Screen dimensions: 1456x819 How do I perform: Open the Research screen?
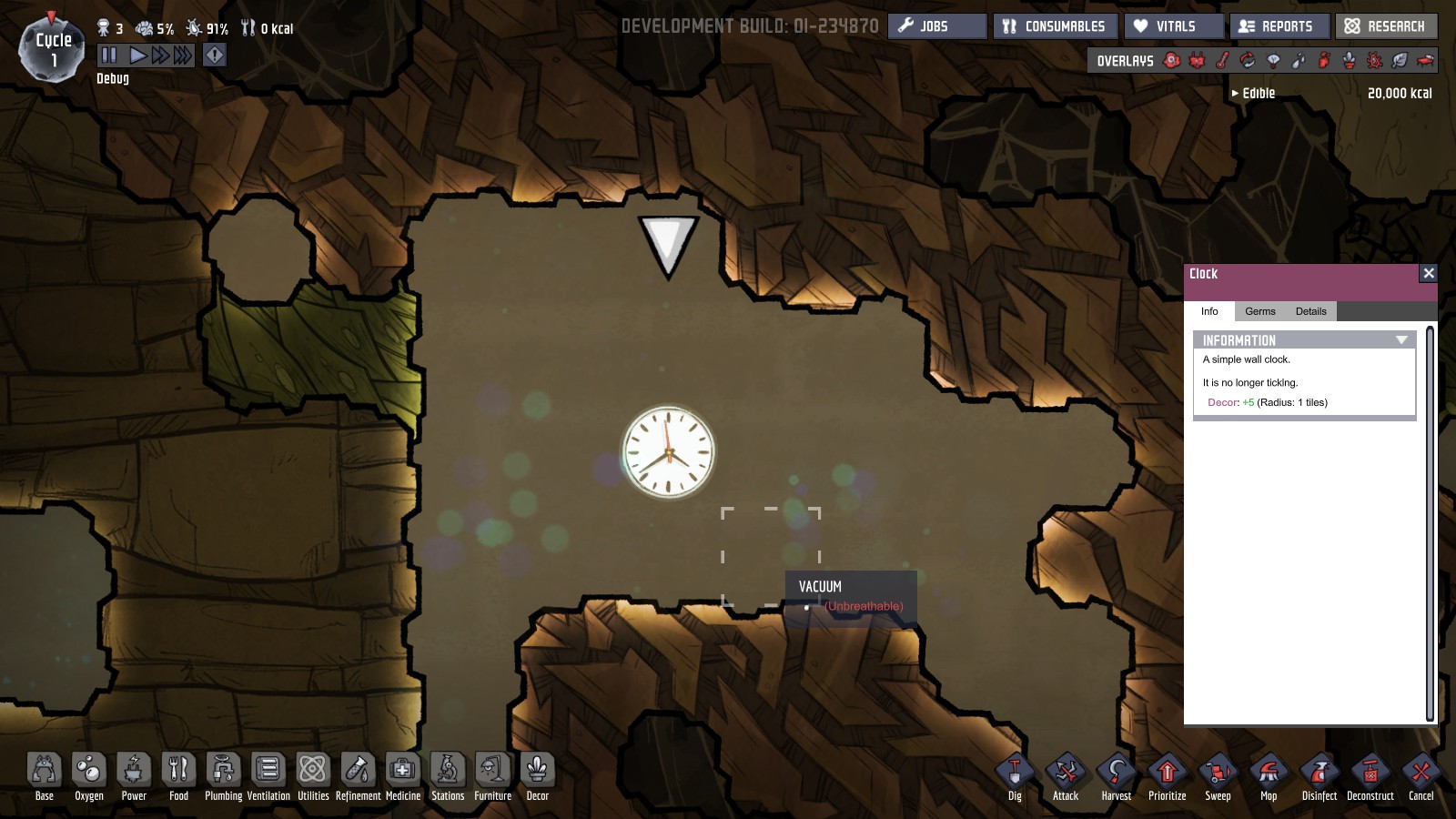(x=1386, y=26)
